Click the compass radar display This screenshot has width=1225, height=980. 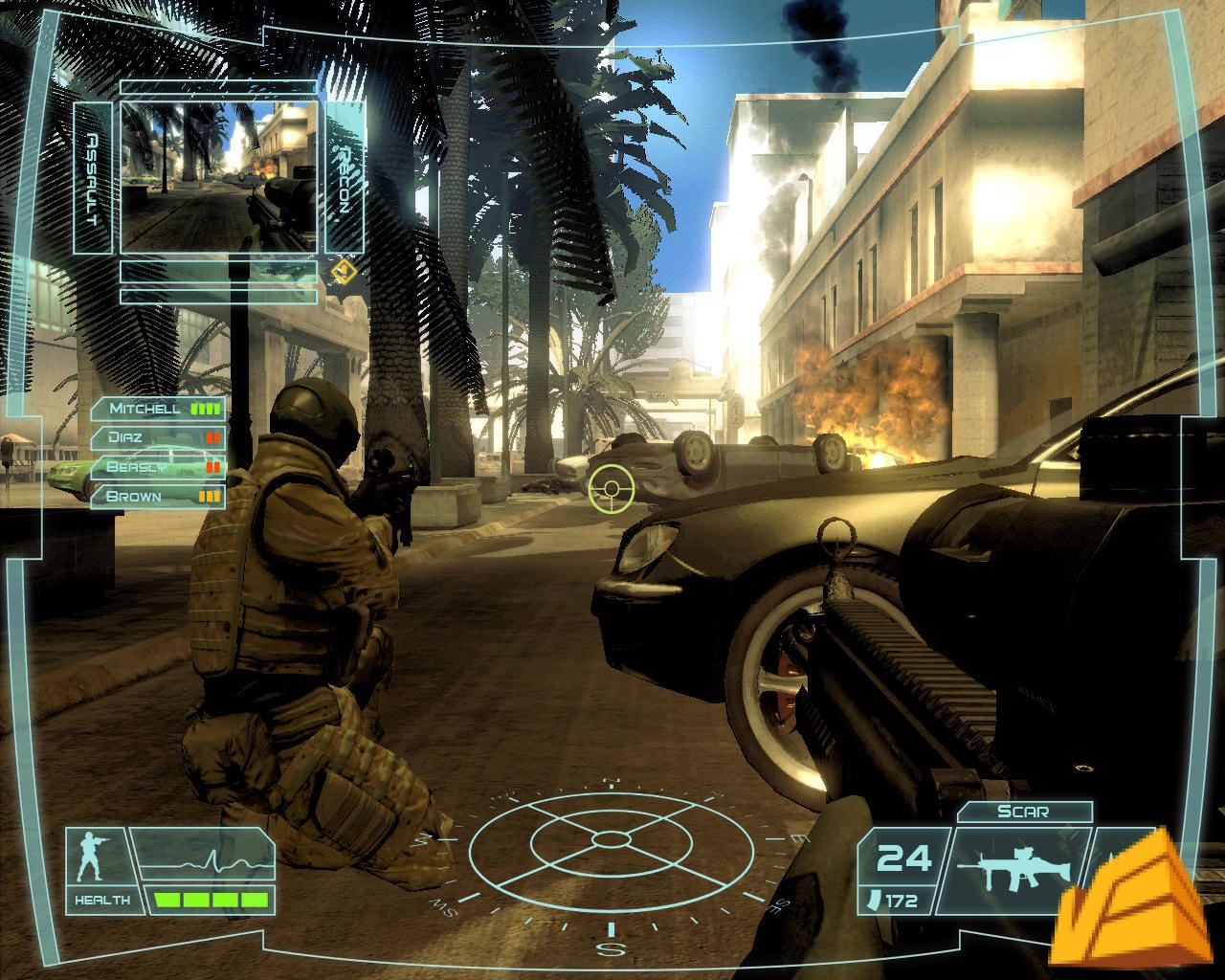pos(610,839)
